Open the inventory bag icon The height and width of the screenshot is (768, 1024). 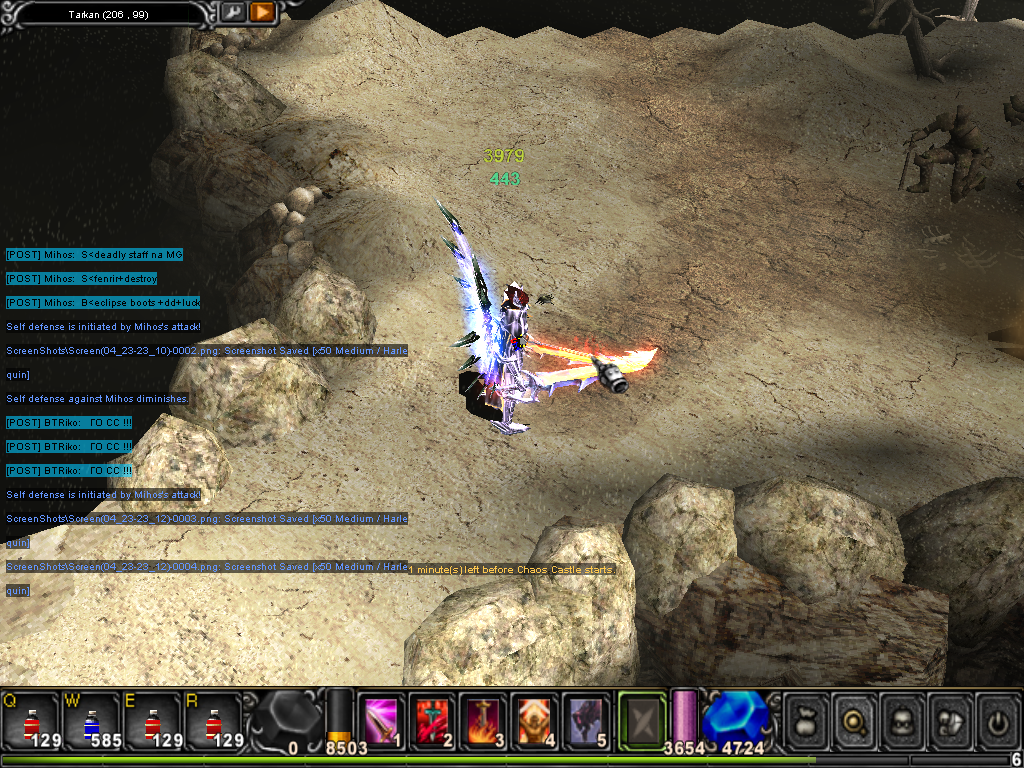[x=806, y=719]
